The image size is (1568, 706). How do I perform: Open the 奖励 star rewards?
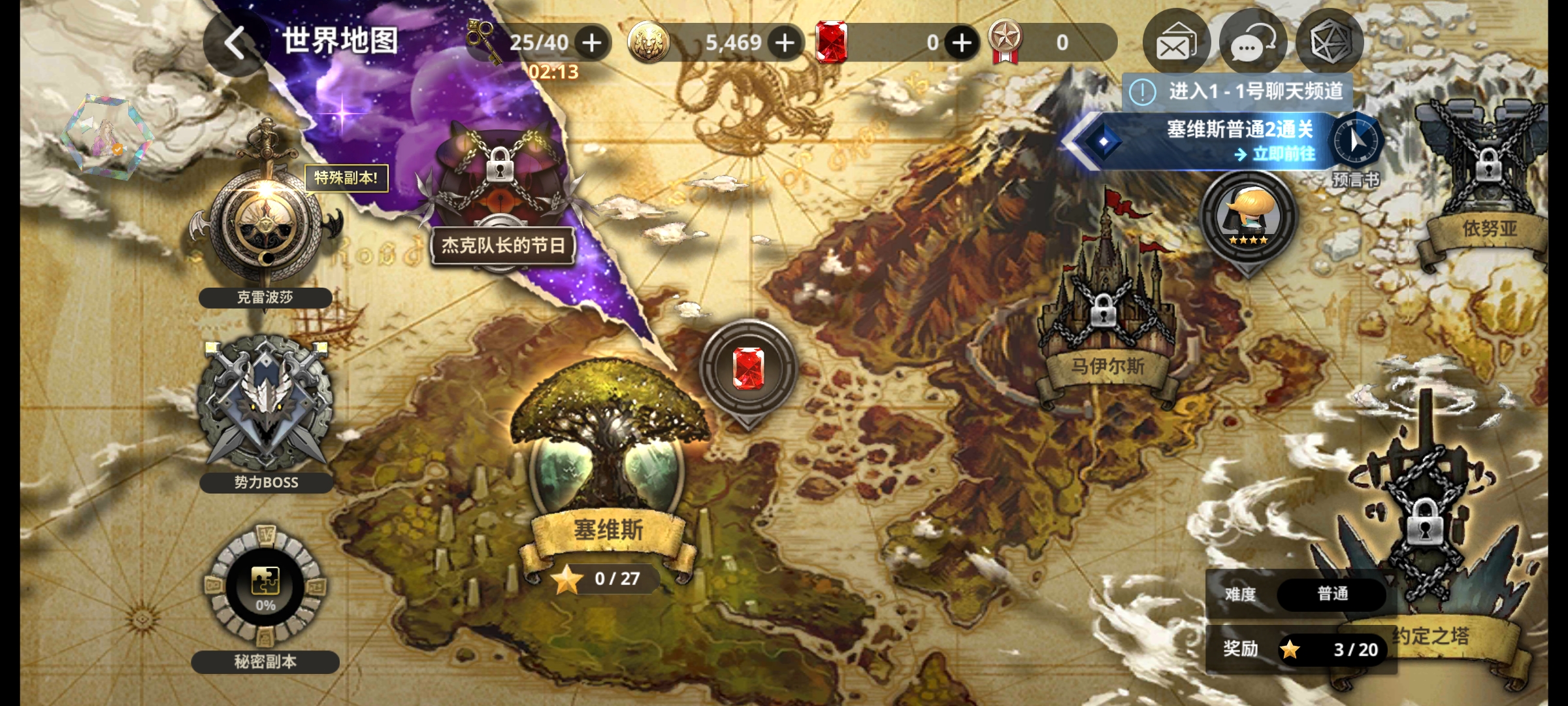[1331, 649]
